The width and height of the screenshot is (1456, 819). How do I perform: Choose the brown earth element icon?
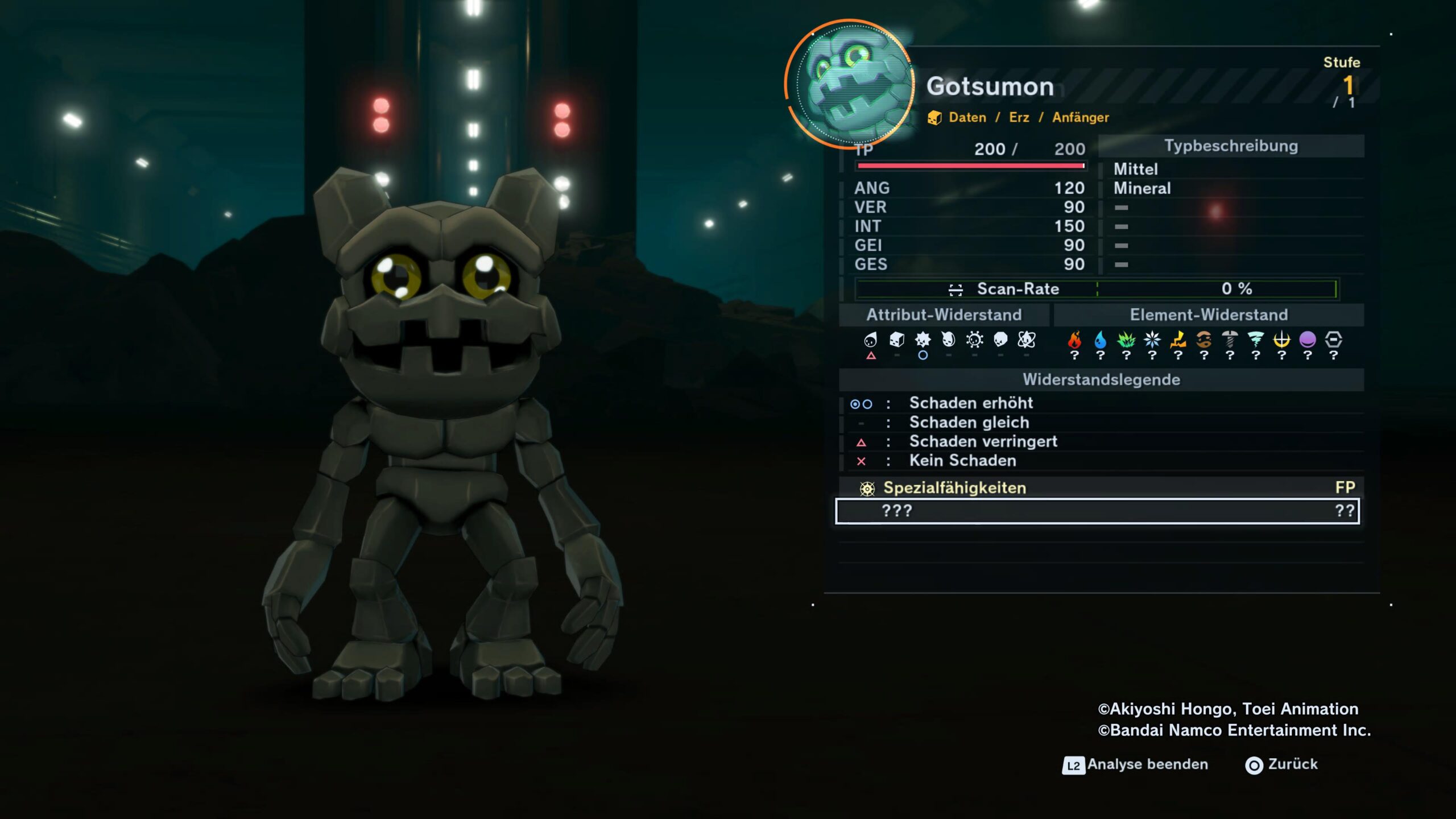pos(1203,340)
